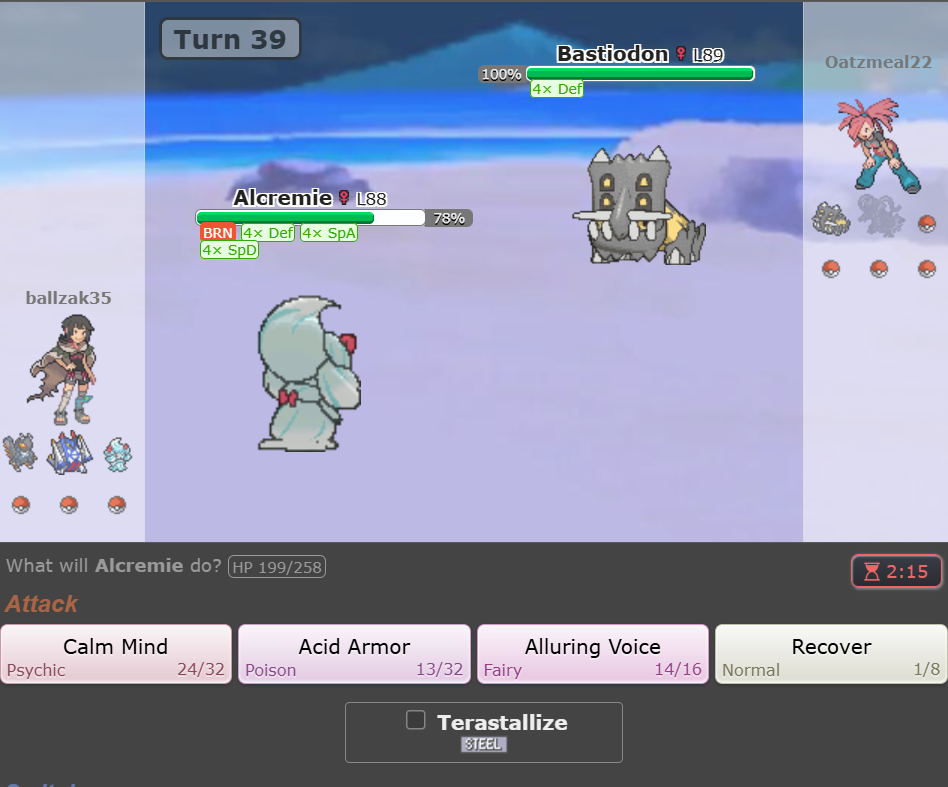948x787 pixels.
Task: Select the Recover move
Action: 831,654
